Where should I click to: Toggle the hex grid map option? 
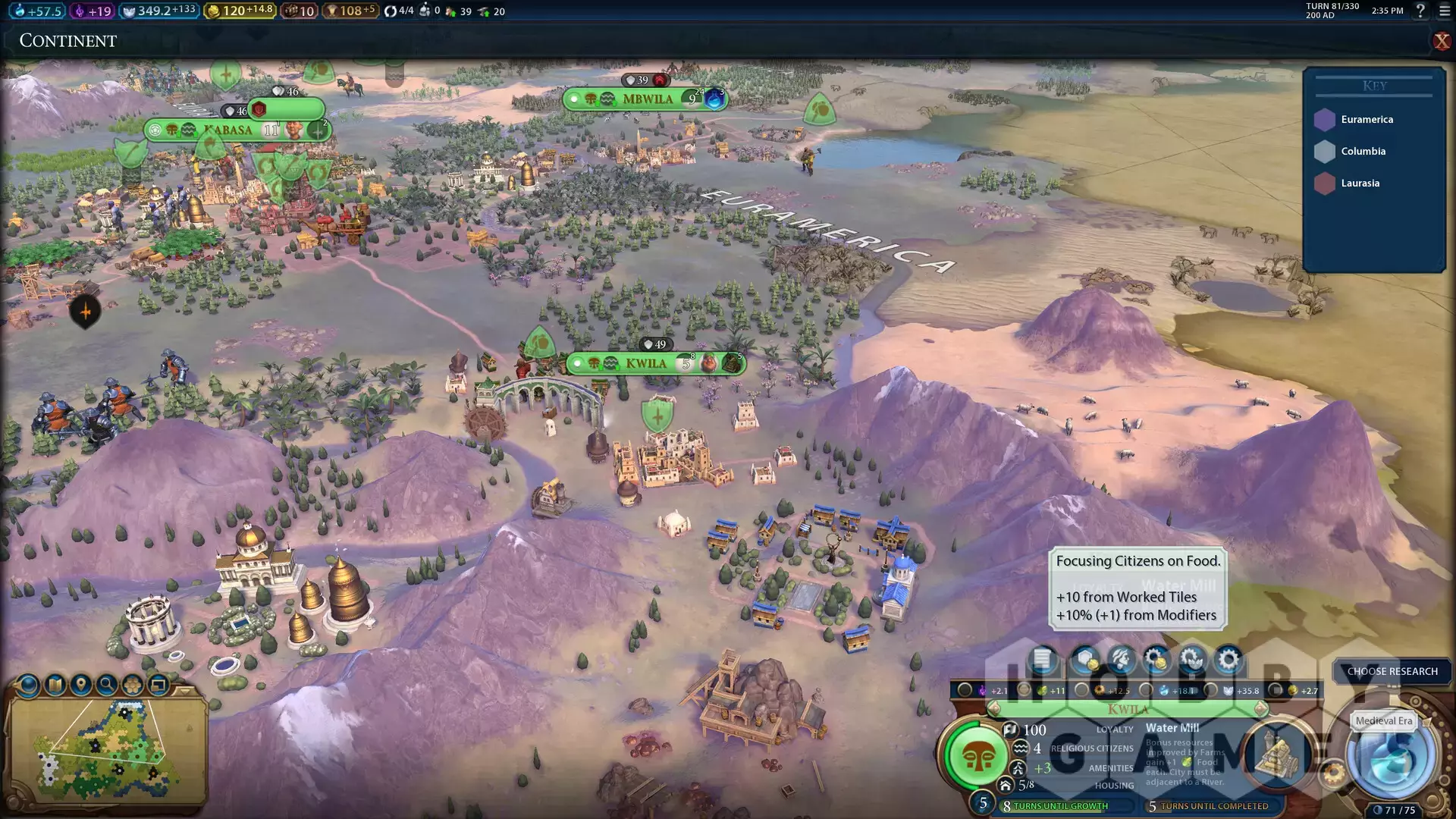coord(133,686)
